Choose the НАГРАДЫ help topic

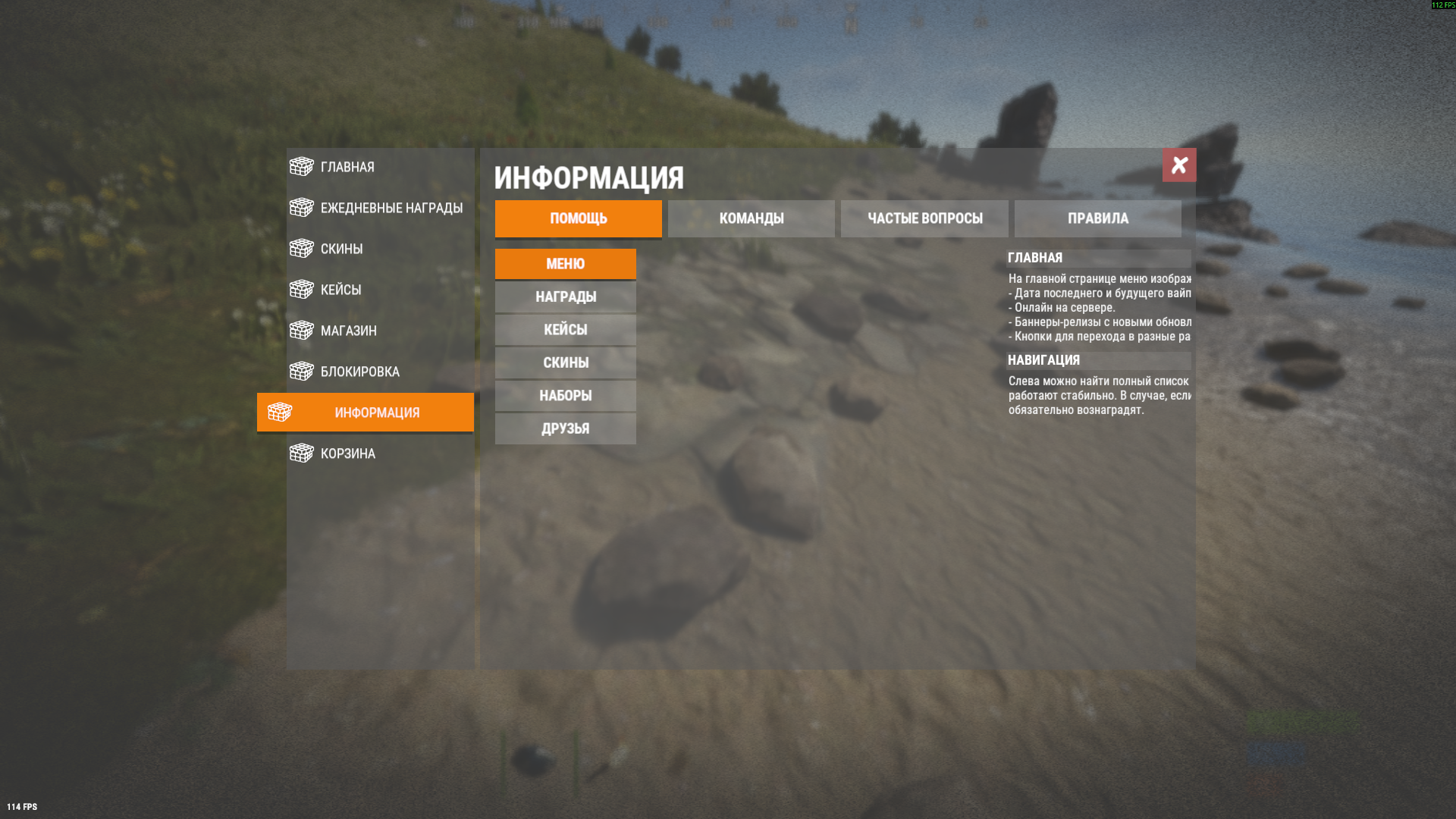click(x=565, y=297)
